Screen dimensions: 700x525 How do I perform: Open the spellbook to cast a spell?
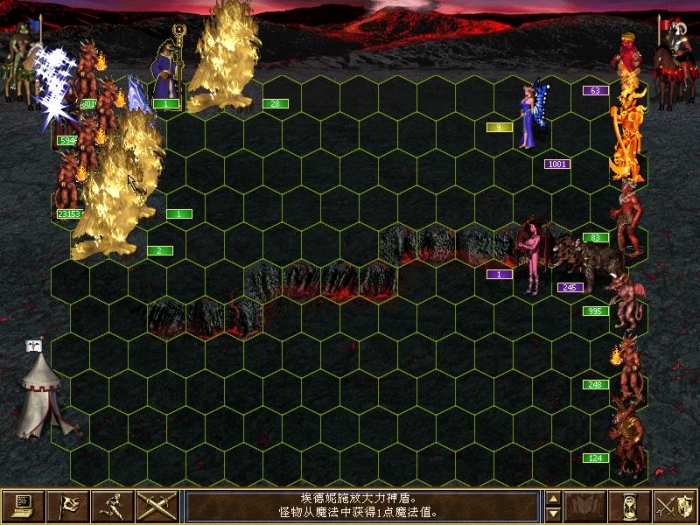tap(586, 506)
